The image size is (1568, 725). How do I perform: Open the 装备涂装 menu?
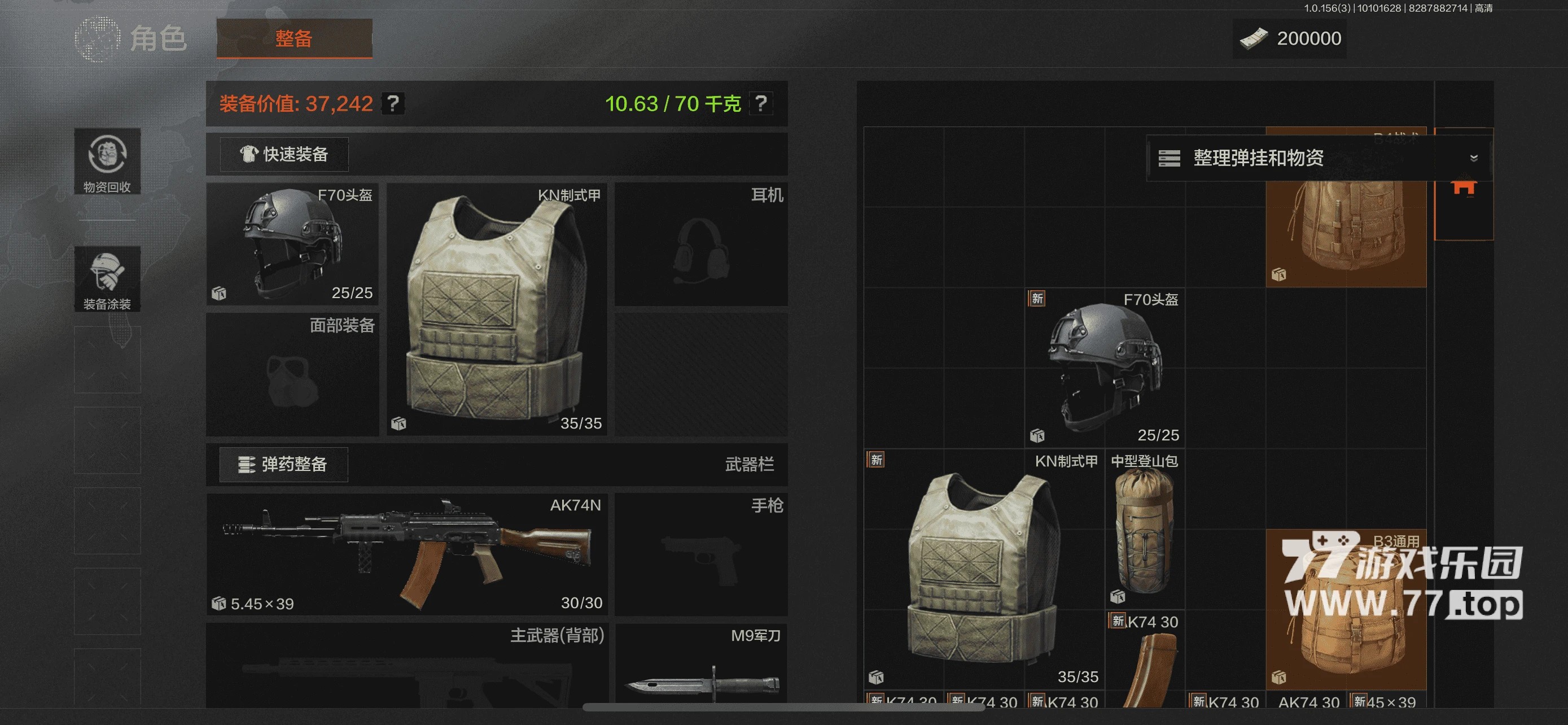point(107,279)
